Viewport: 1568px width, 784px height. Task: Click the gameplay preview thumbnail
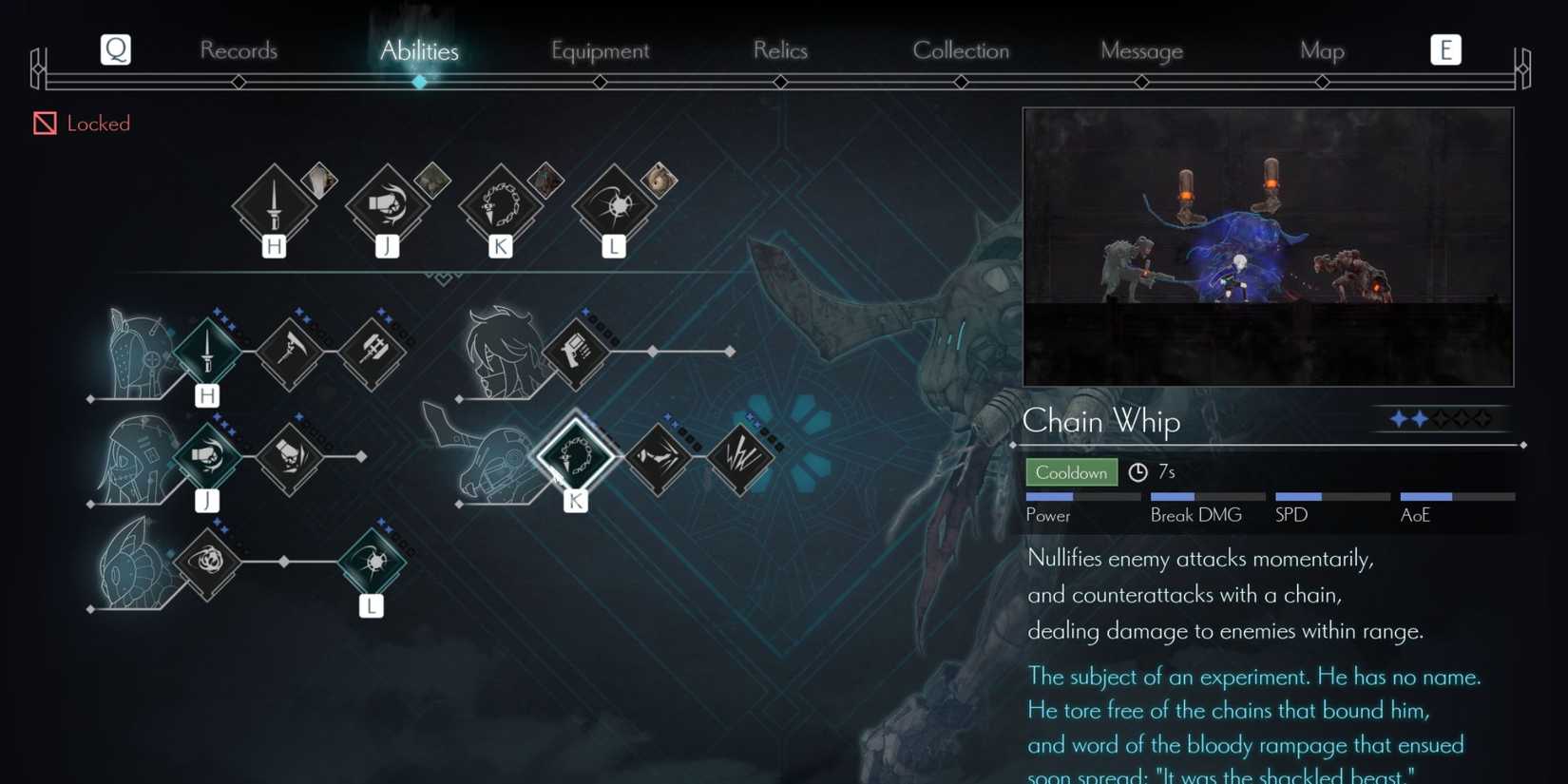[x=1268, y=246]
